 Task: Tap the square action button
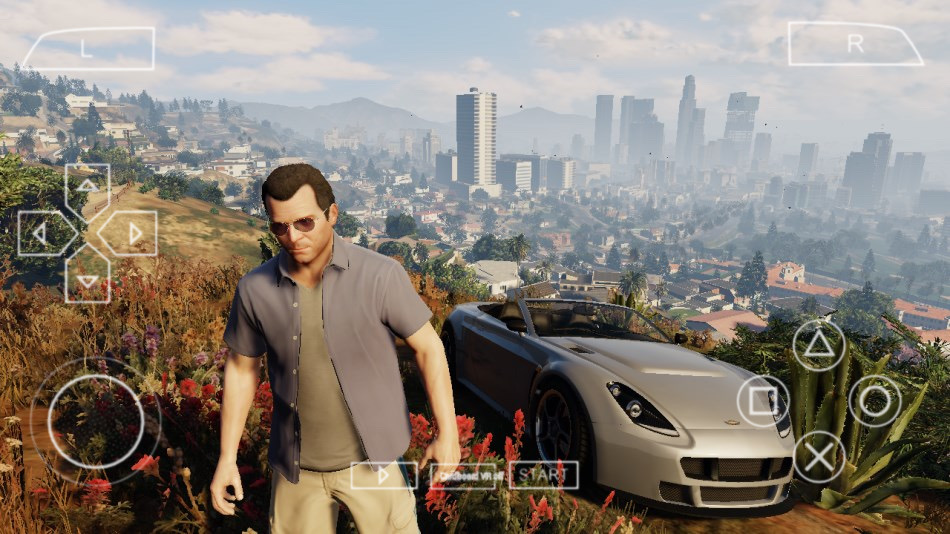pos(763,401)
